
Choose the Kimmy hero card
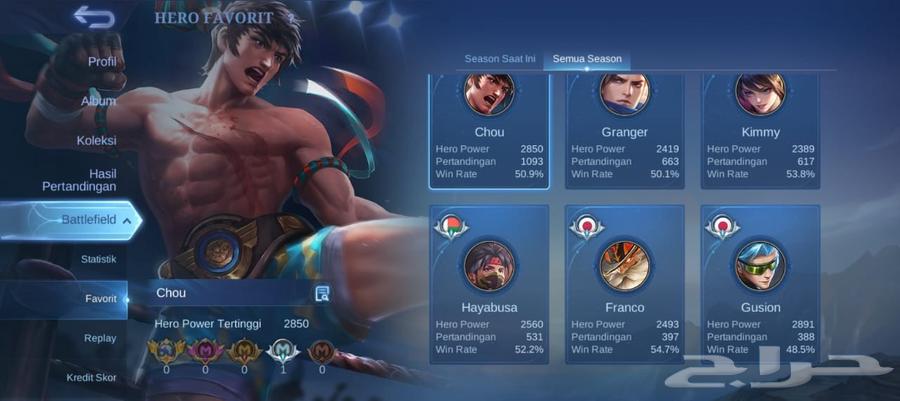tap(761, 130)
